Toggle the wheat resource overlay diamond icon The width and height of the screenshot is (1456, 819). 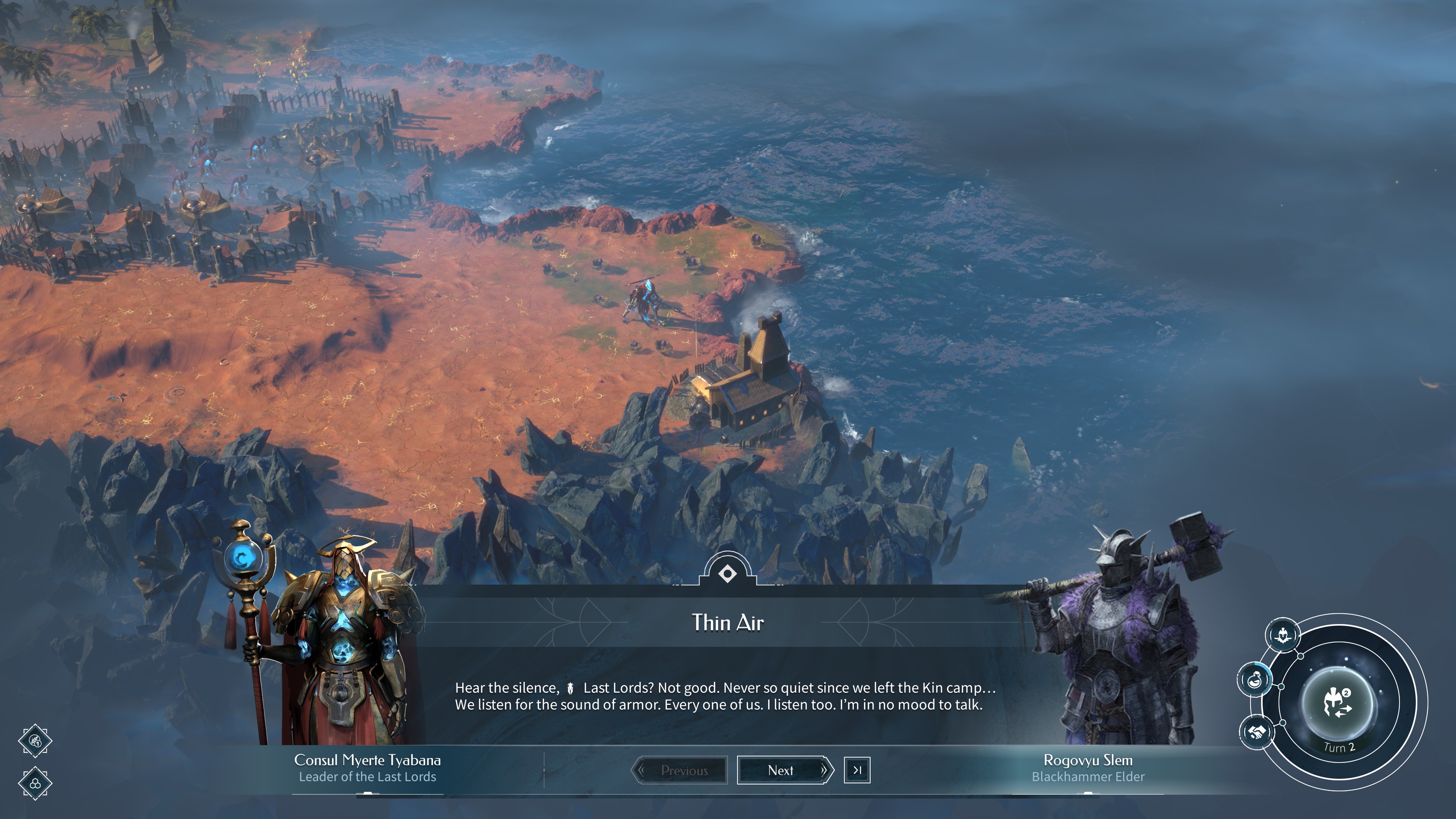[x=35, y=741]
